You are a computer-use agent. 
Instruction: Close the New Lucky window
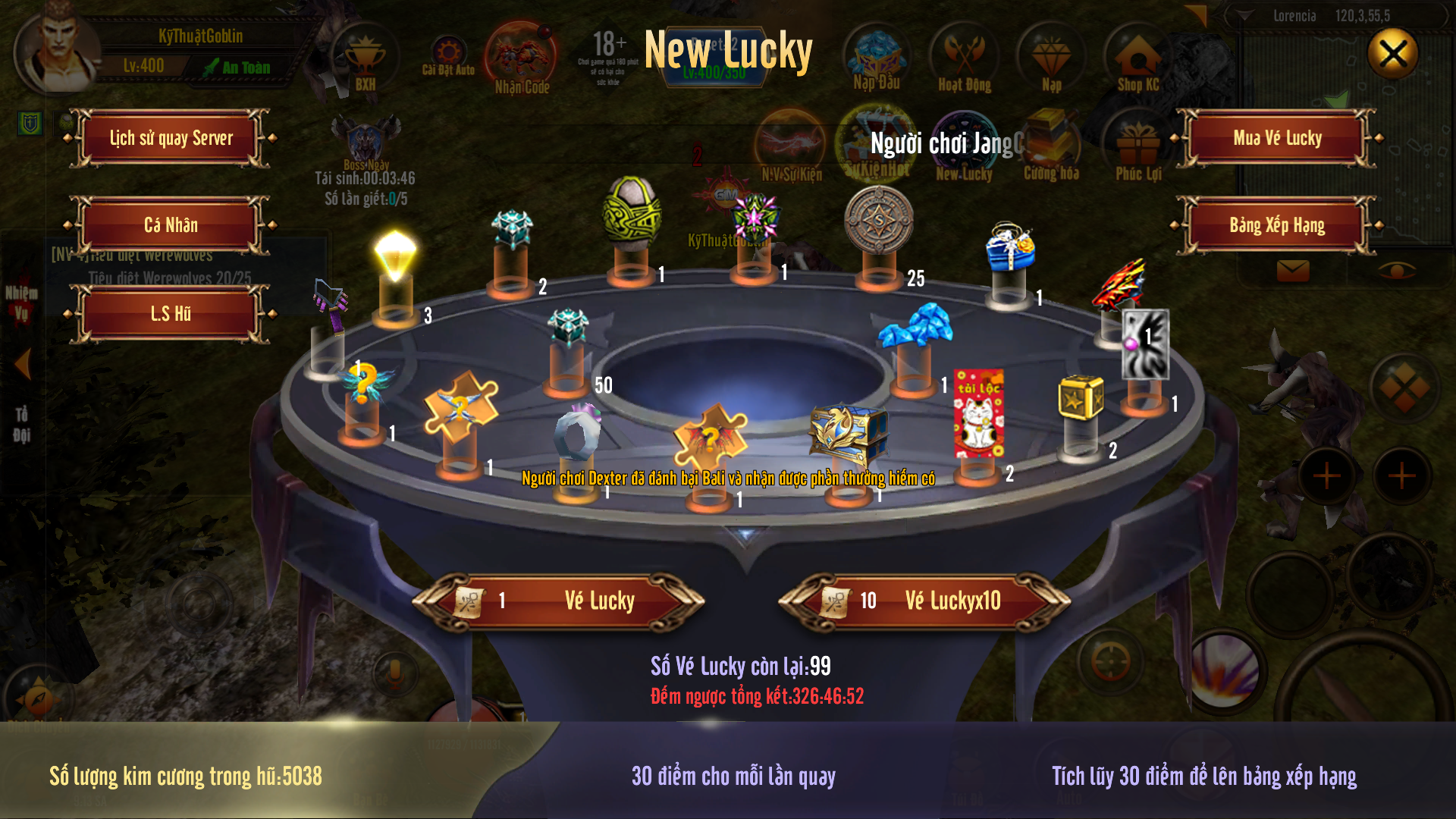[1392, 54]
